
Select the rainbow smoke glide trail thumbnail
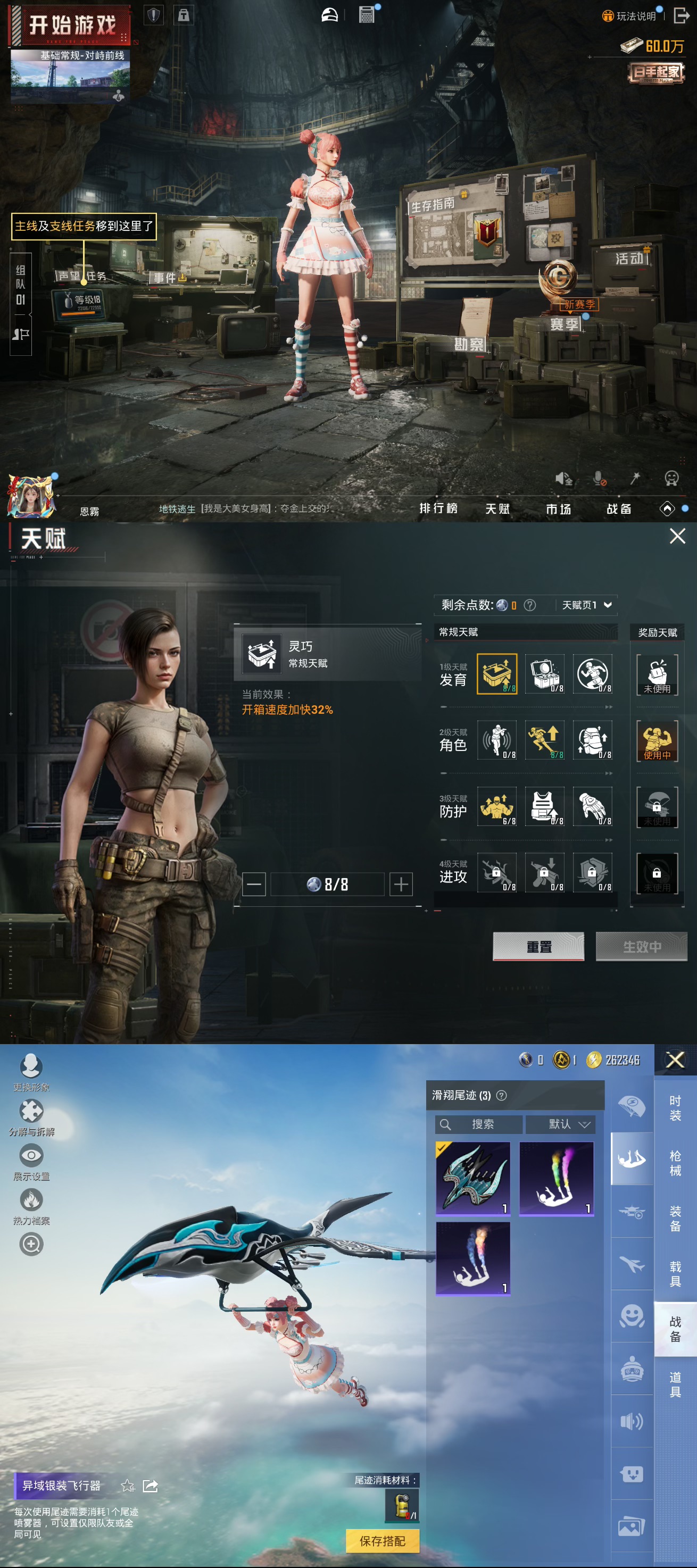(x=557, y=1179)
